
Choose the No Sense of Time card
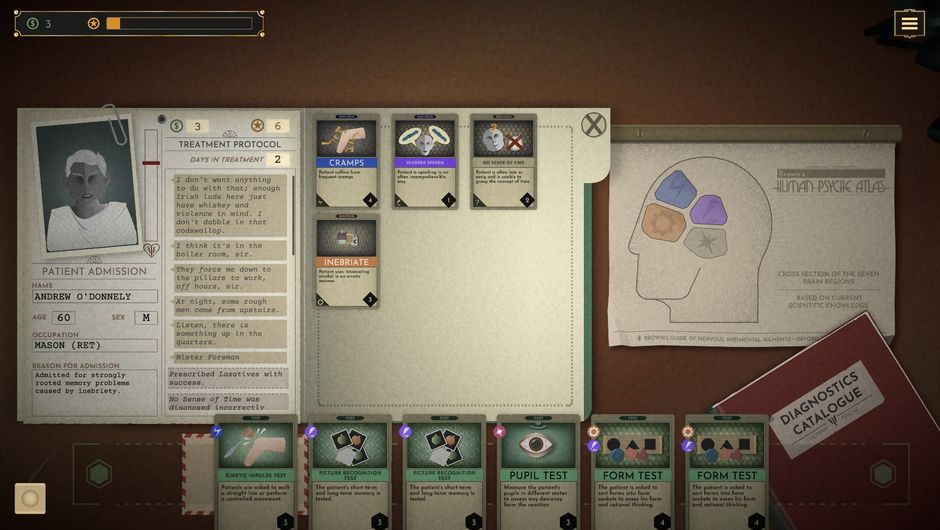[x=503, y=161]
